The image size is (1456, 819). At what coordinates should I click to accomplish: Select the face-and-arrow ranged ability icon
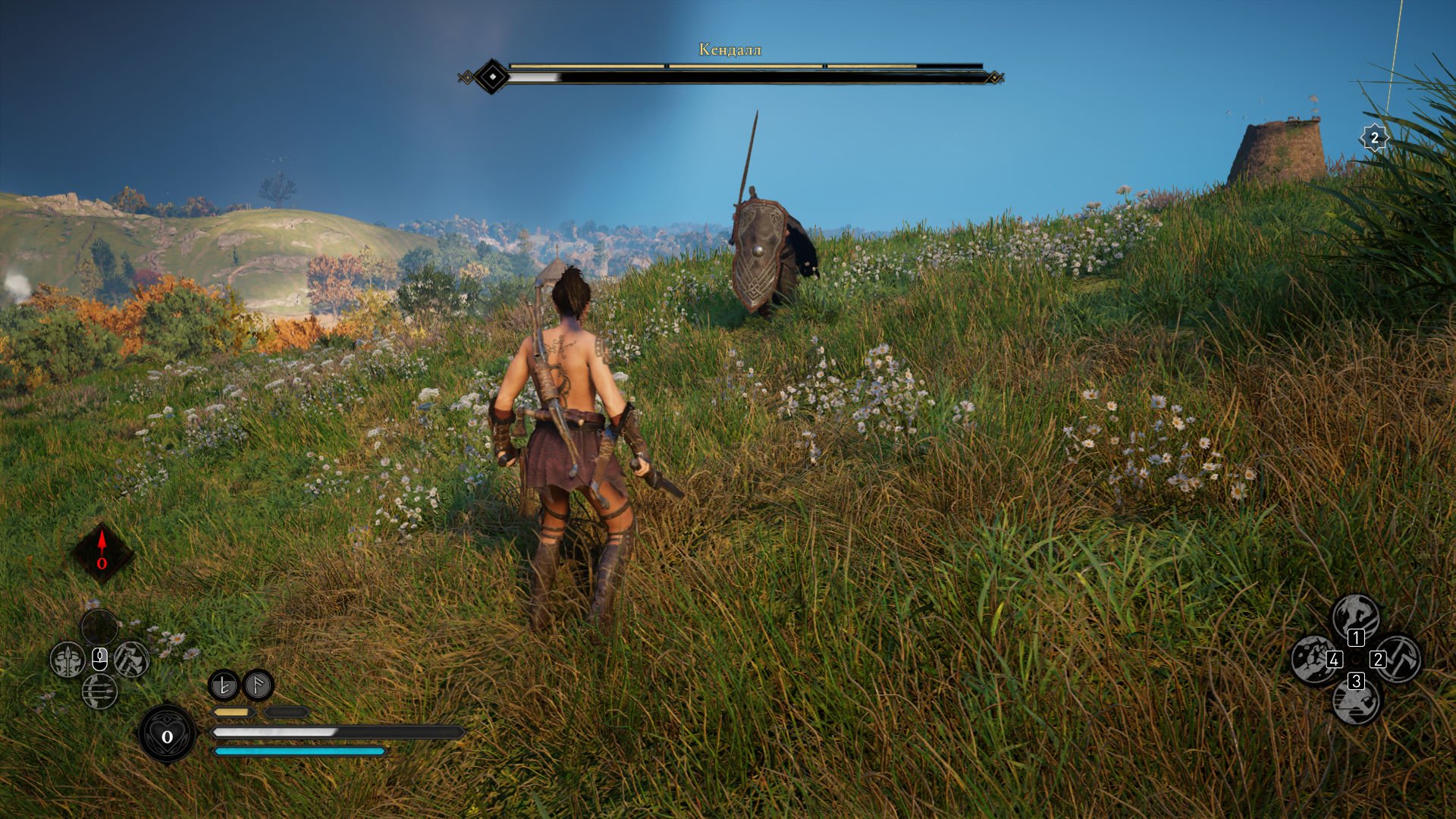[67, 660]
